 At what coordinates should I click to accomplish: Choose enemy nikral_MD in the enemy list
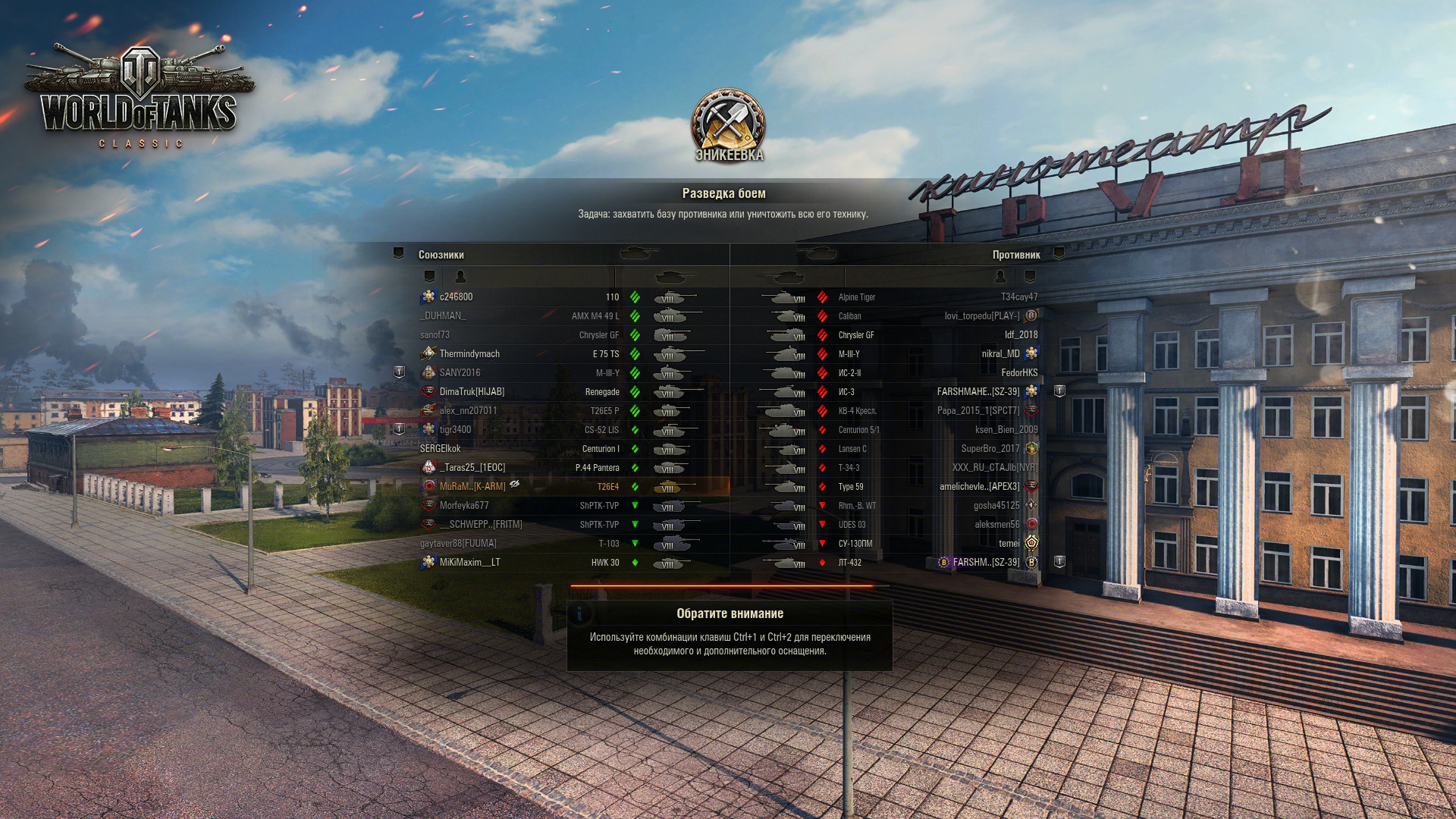tap(1000, 354)
